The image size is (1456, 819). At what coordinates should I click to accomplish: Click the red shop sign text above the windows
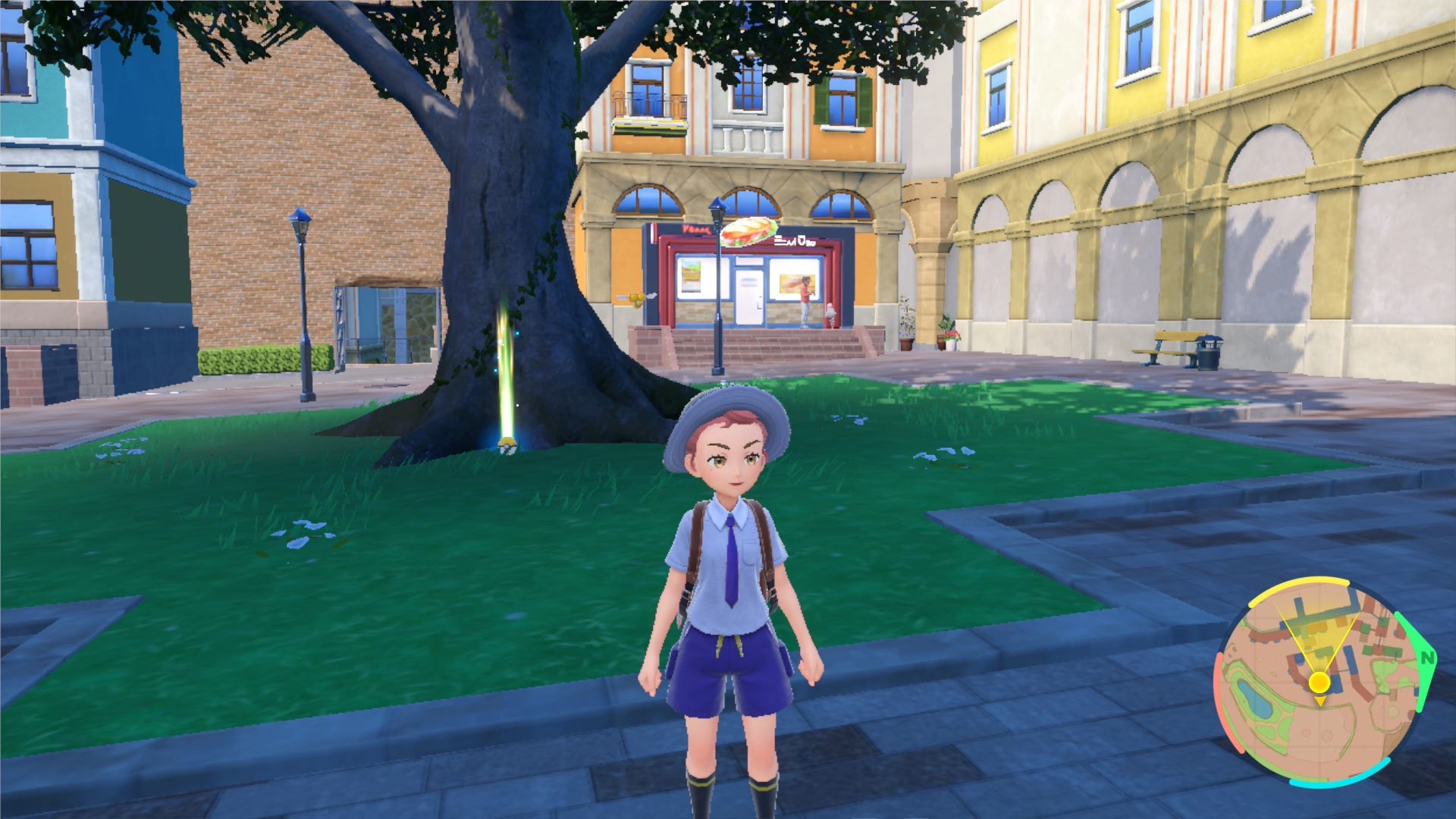695,229
